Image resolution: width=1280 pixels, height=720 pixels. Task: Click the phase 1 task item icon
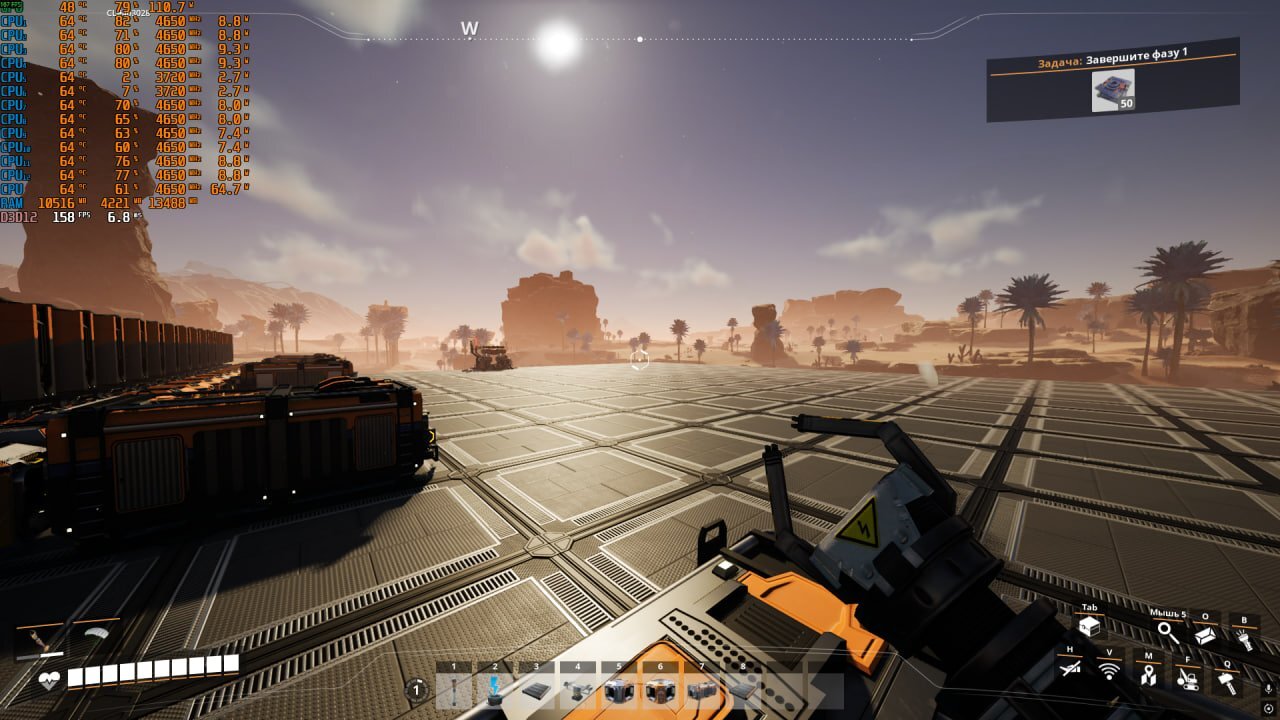[x=1113, y=90]
